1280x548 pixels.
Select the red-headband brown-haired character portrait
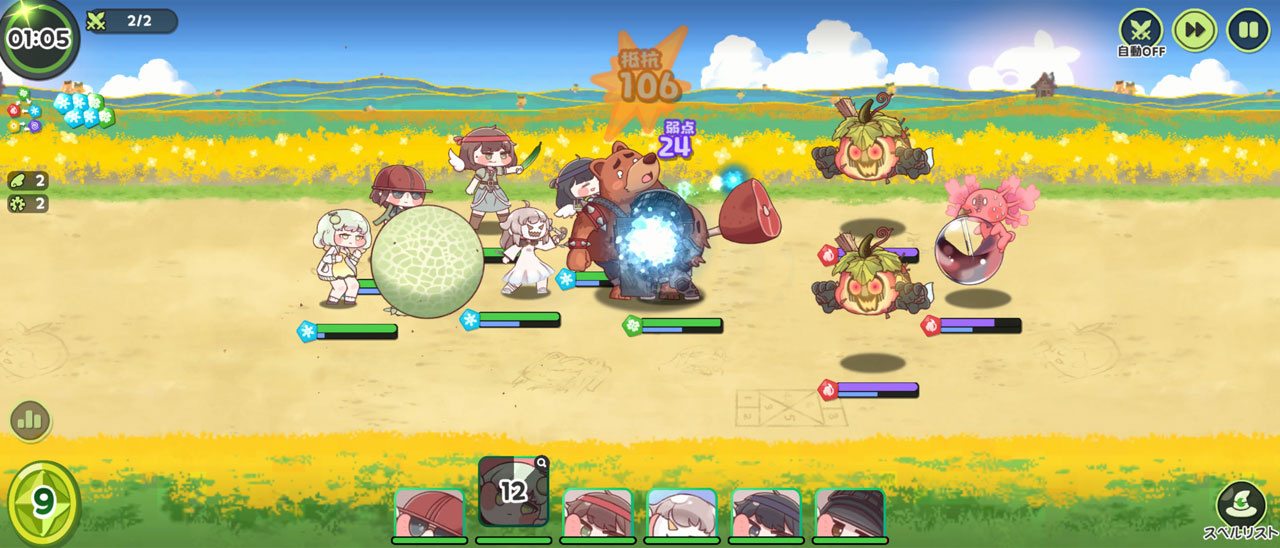598,514
